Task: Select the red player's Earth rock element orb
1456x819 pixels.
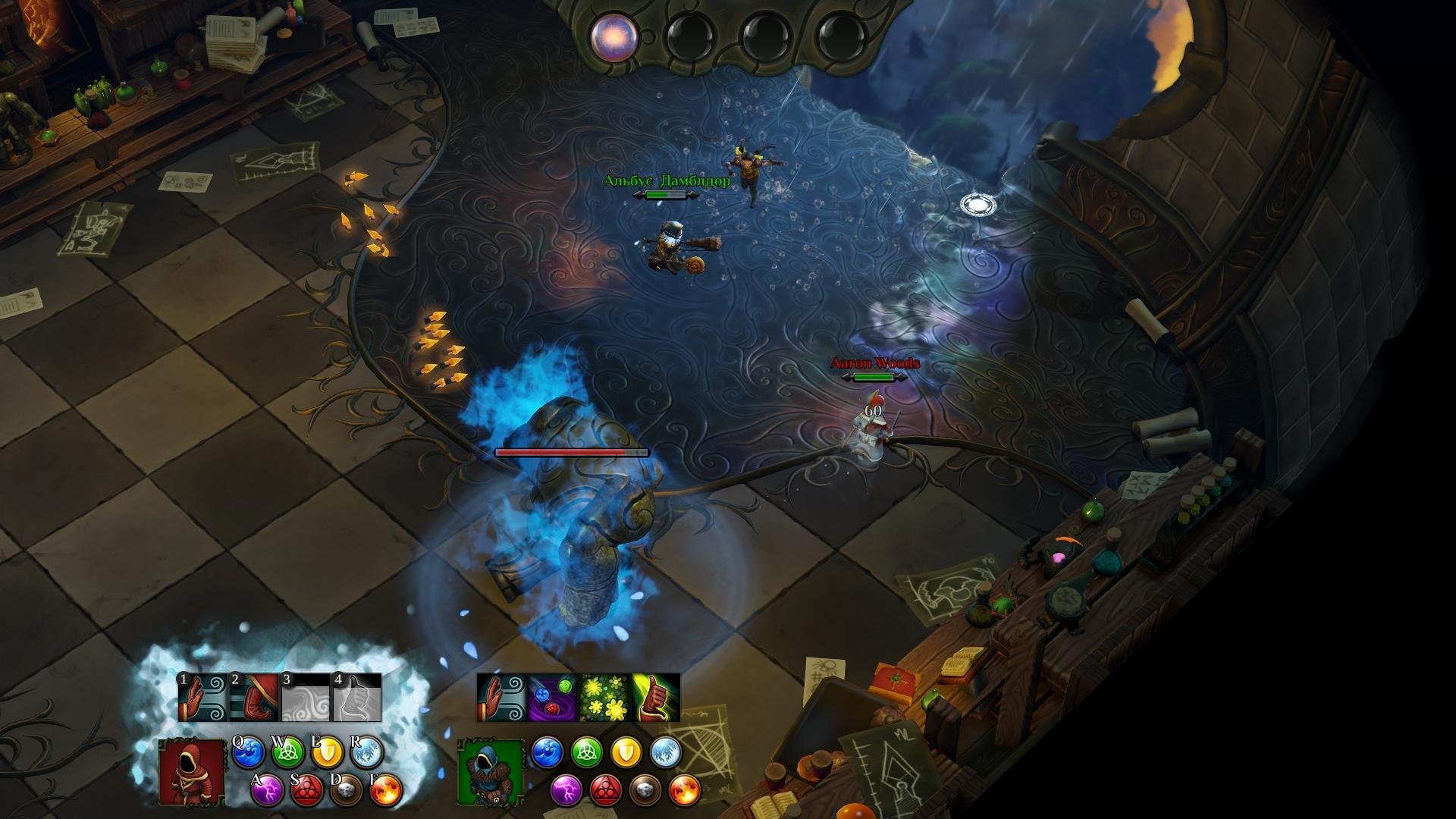Action: 347,791
